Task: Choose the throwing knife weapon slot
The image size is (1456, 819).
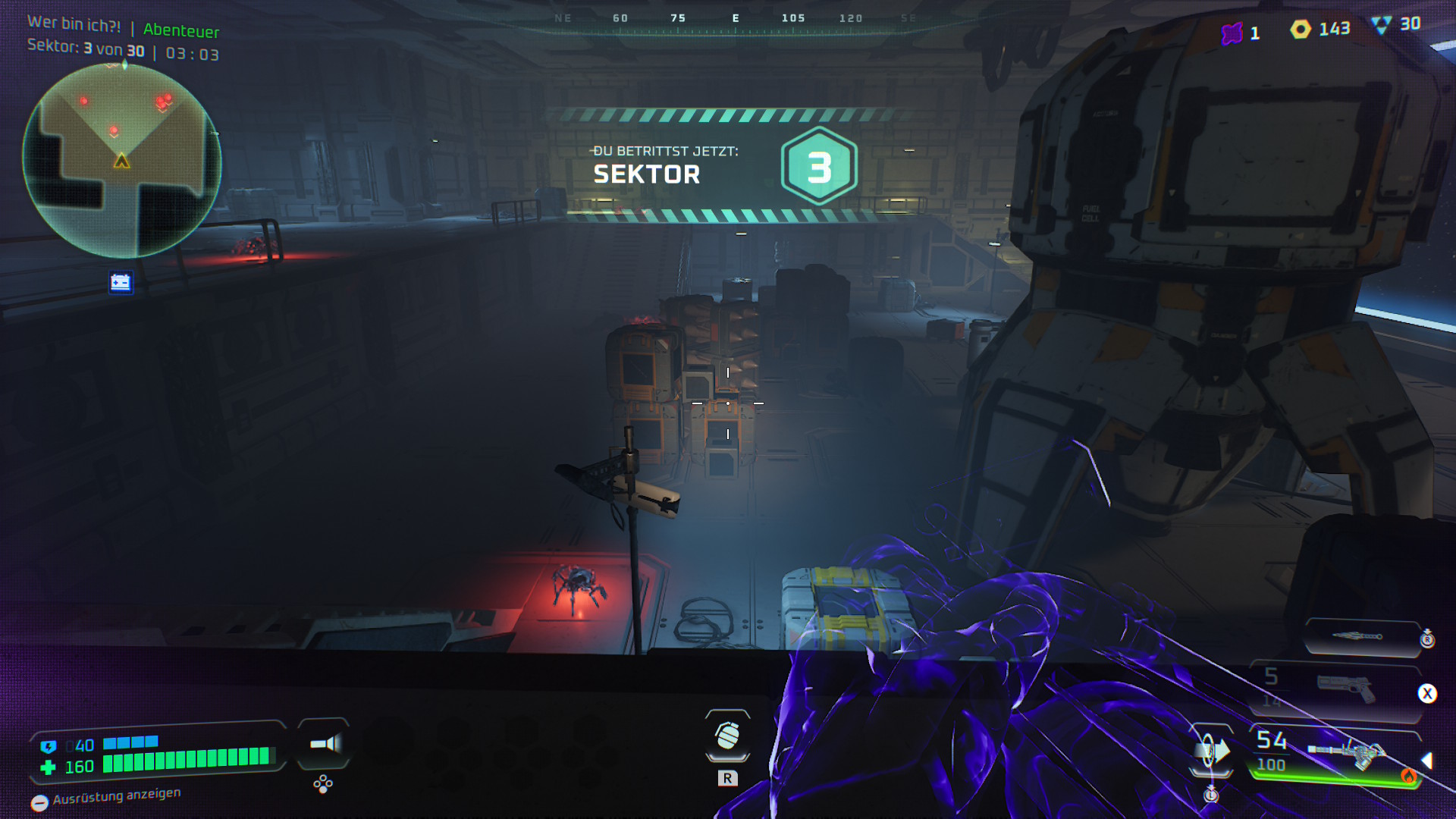Action: (1360, 636)
